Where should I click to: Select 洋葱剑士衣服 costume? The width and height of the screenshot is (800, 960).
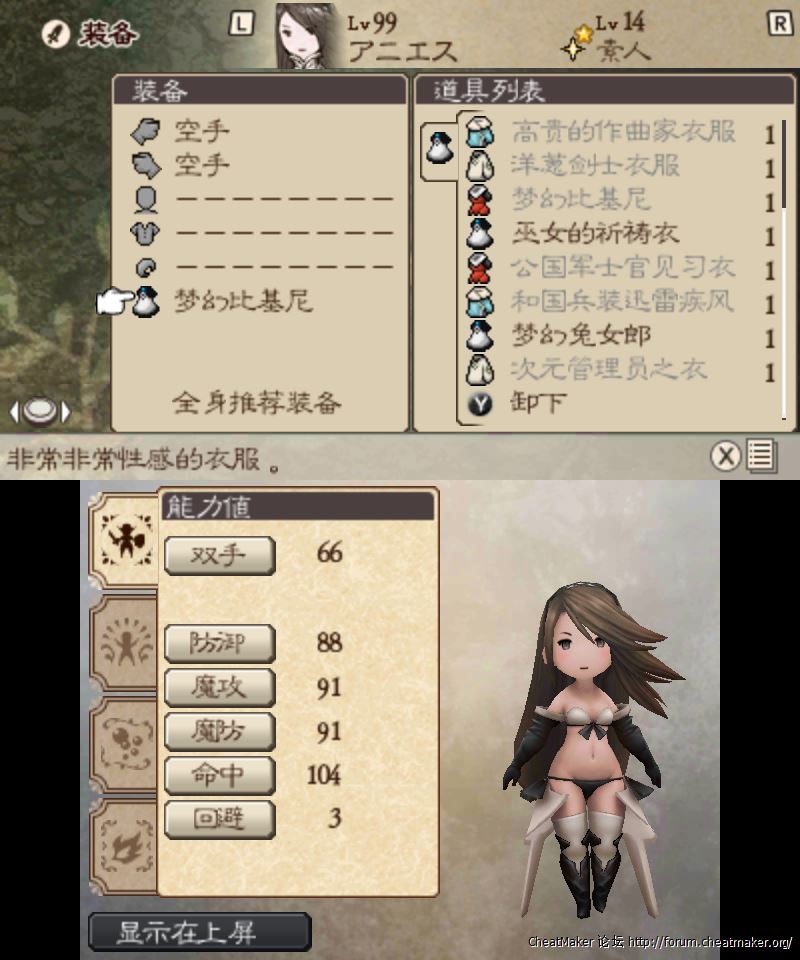coord(596,166)
